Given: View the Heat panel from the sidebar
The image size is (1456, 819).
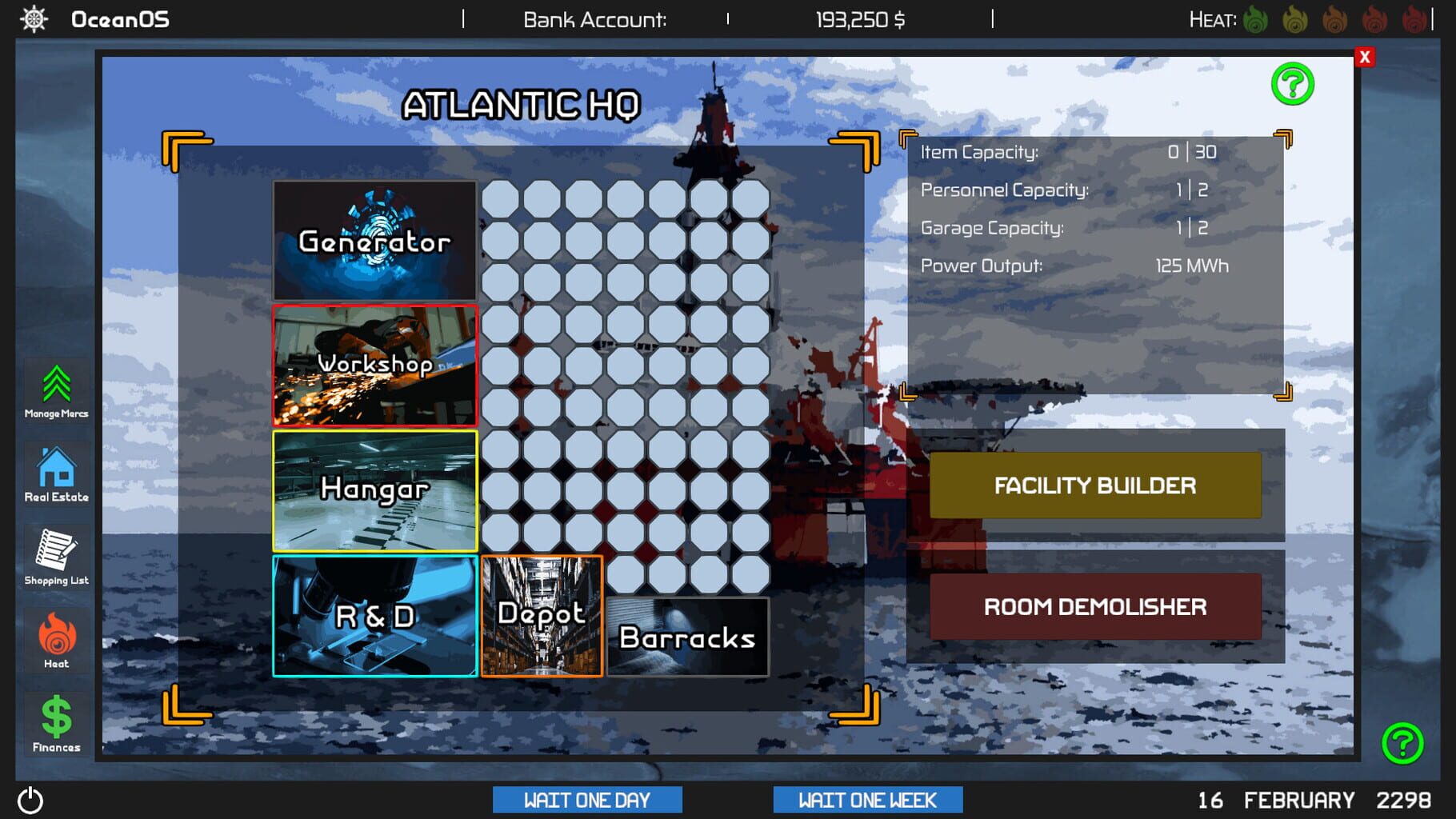Looking at the screenshot, I should point(55,638).
